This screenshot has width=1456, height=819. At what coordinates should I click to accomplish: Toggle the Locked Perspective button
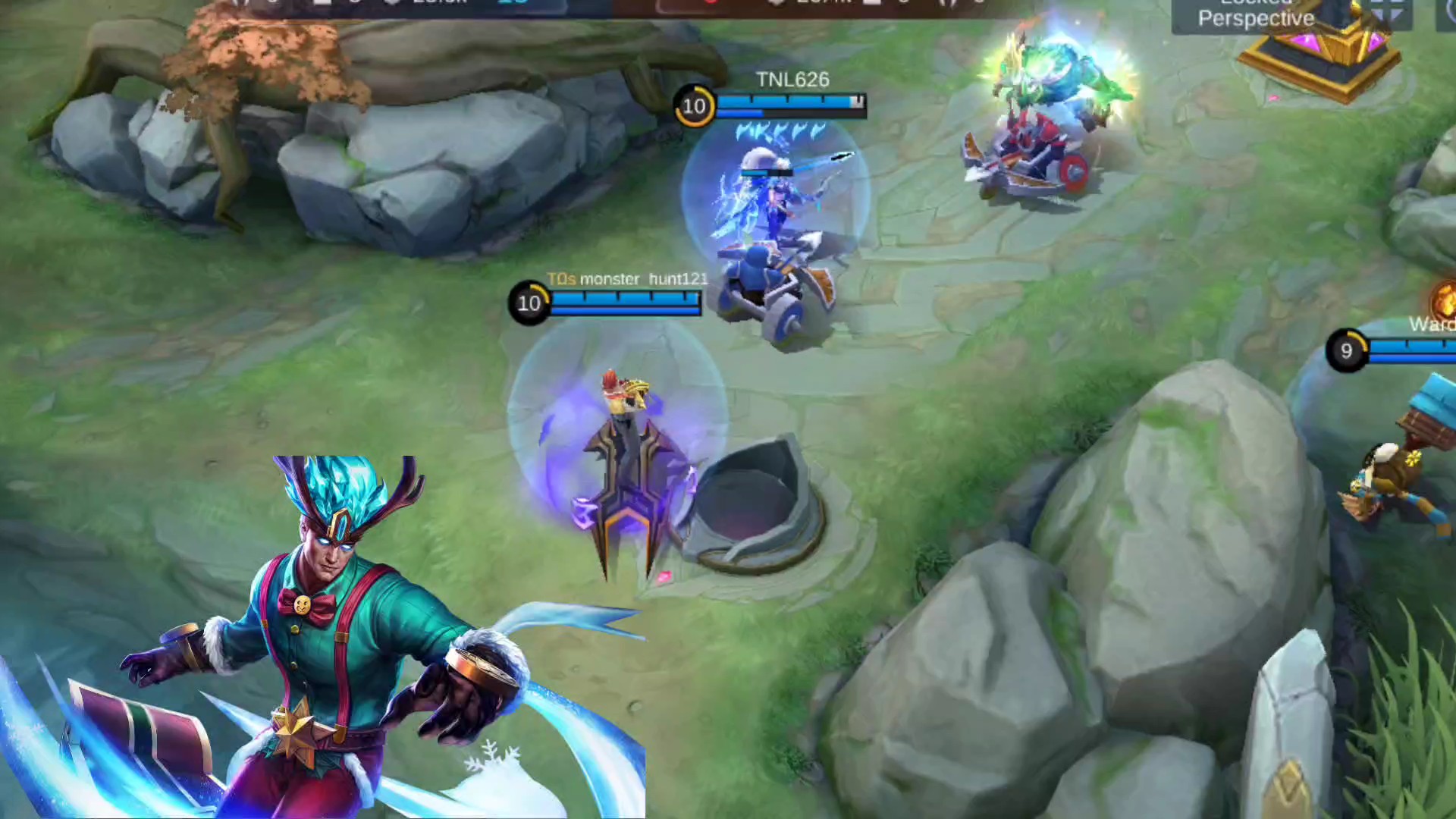click(1256, 16)
